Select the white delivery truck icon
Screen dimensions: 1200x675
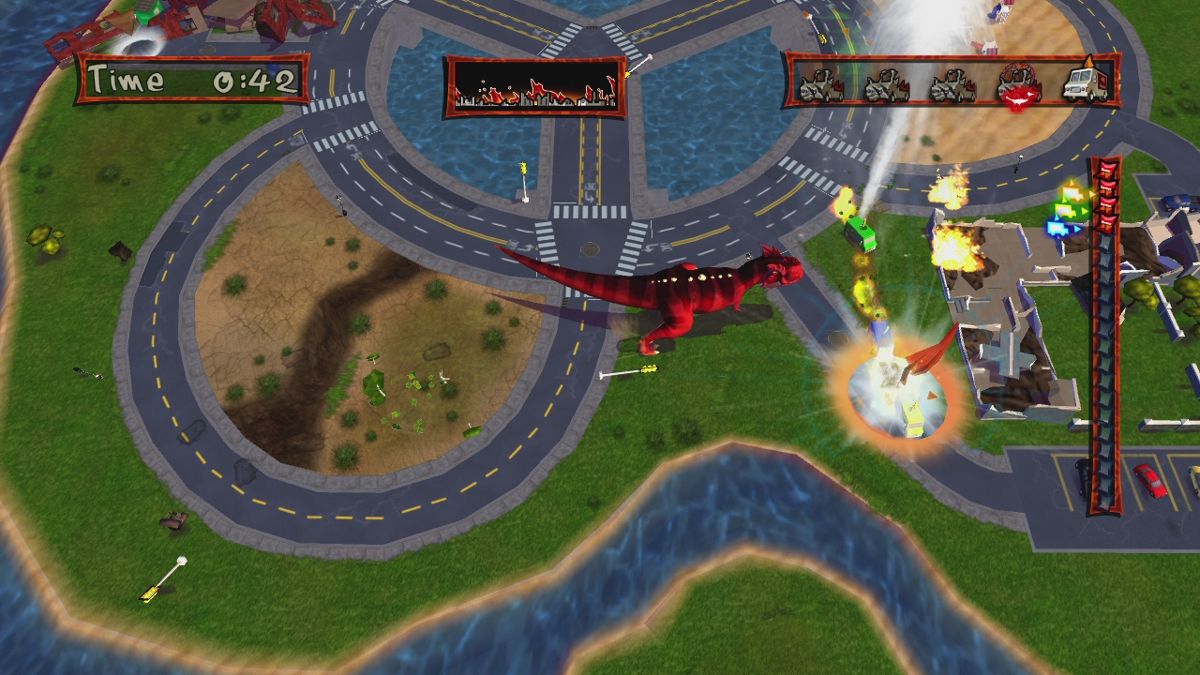[1085, 85]
